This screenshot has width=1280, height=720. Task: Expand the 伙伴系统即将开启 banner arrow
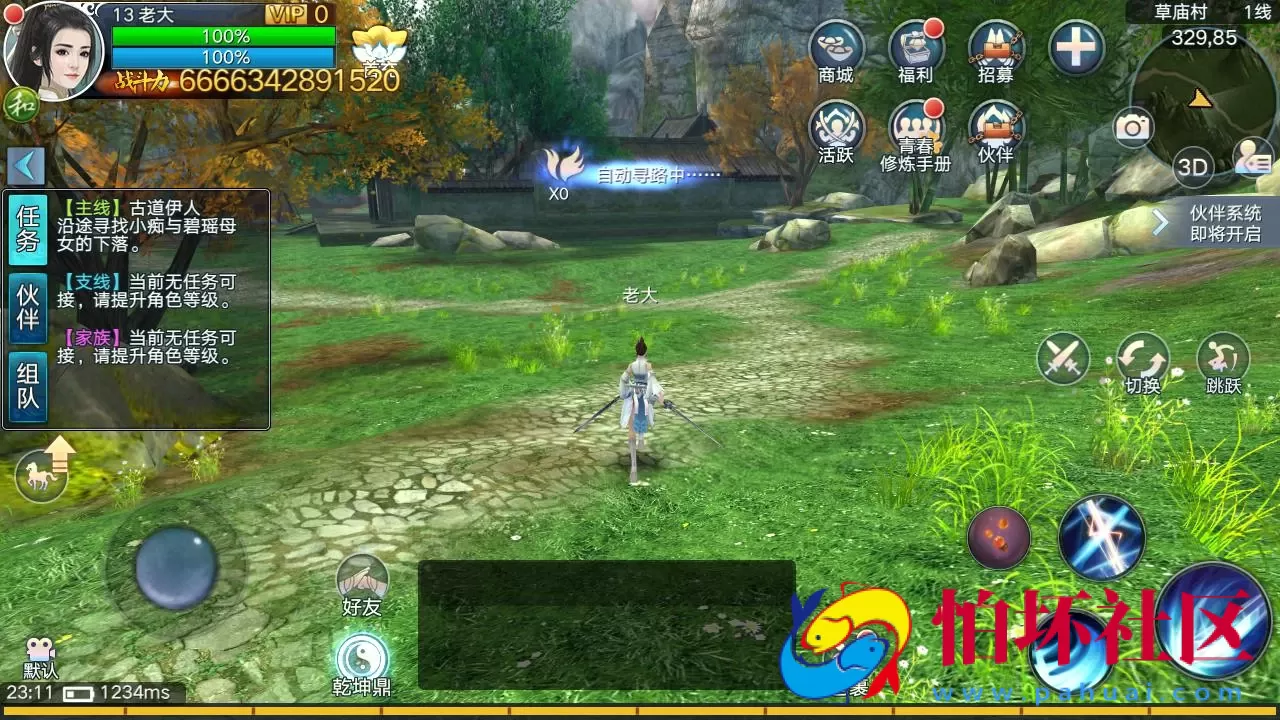[x=1161, y=220]
